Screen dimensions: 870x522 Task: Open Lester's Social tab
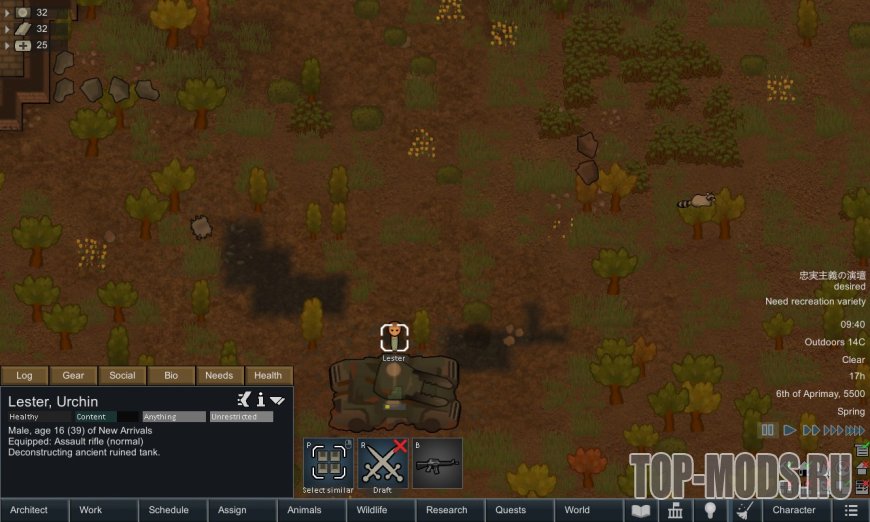click(x=122, y=376)
